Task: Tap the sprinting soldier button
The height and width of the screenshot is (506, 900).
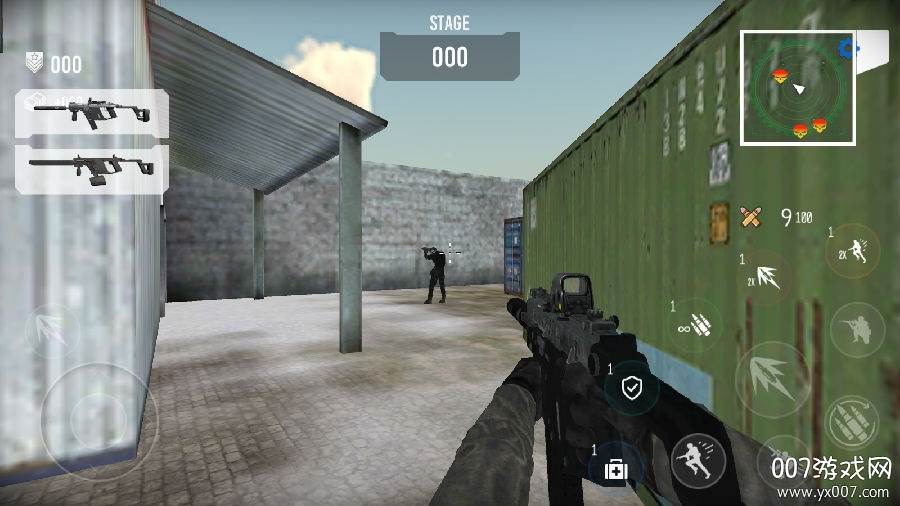Action: tap(697, 460)
